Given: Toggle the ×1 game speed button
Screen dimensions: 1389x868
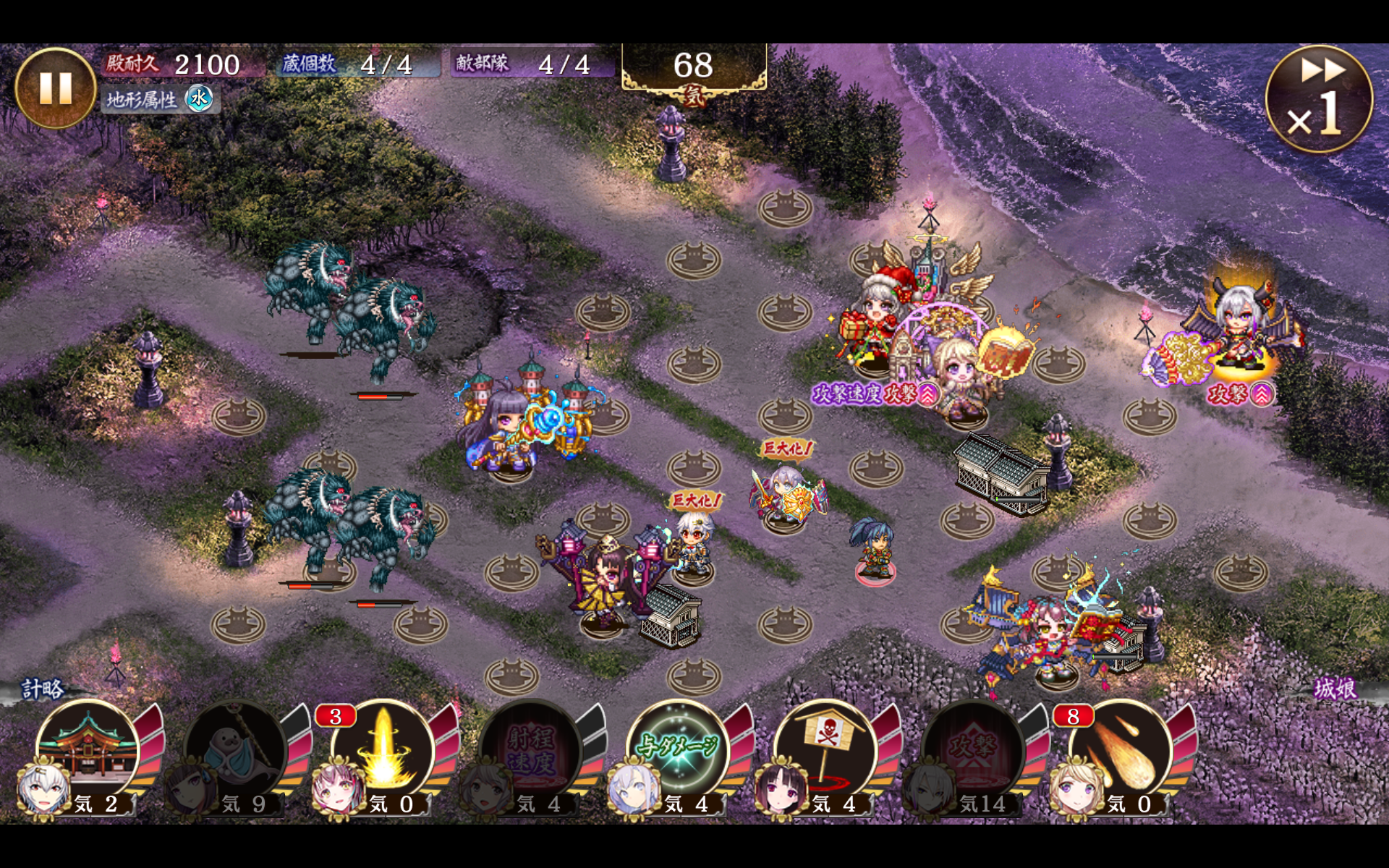Looking at the screenshot, I should (1318, 99).
